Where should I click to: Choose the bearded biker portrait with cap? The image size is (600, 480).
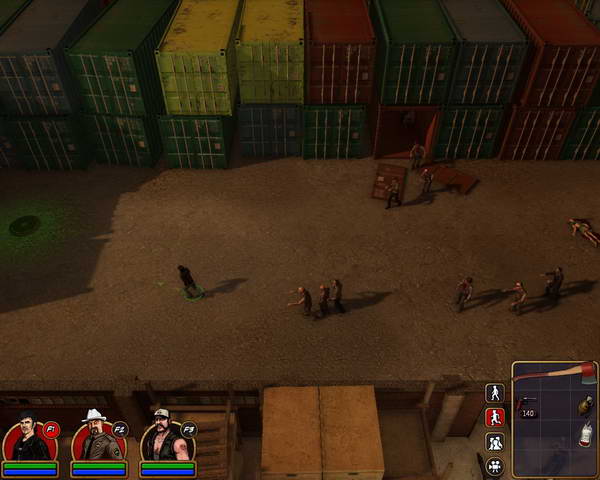pyautogui.click(x=166, y=438)
